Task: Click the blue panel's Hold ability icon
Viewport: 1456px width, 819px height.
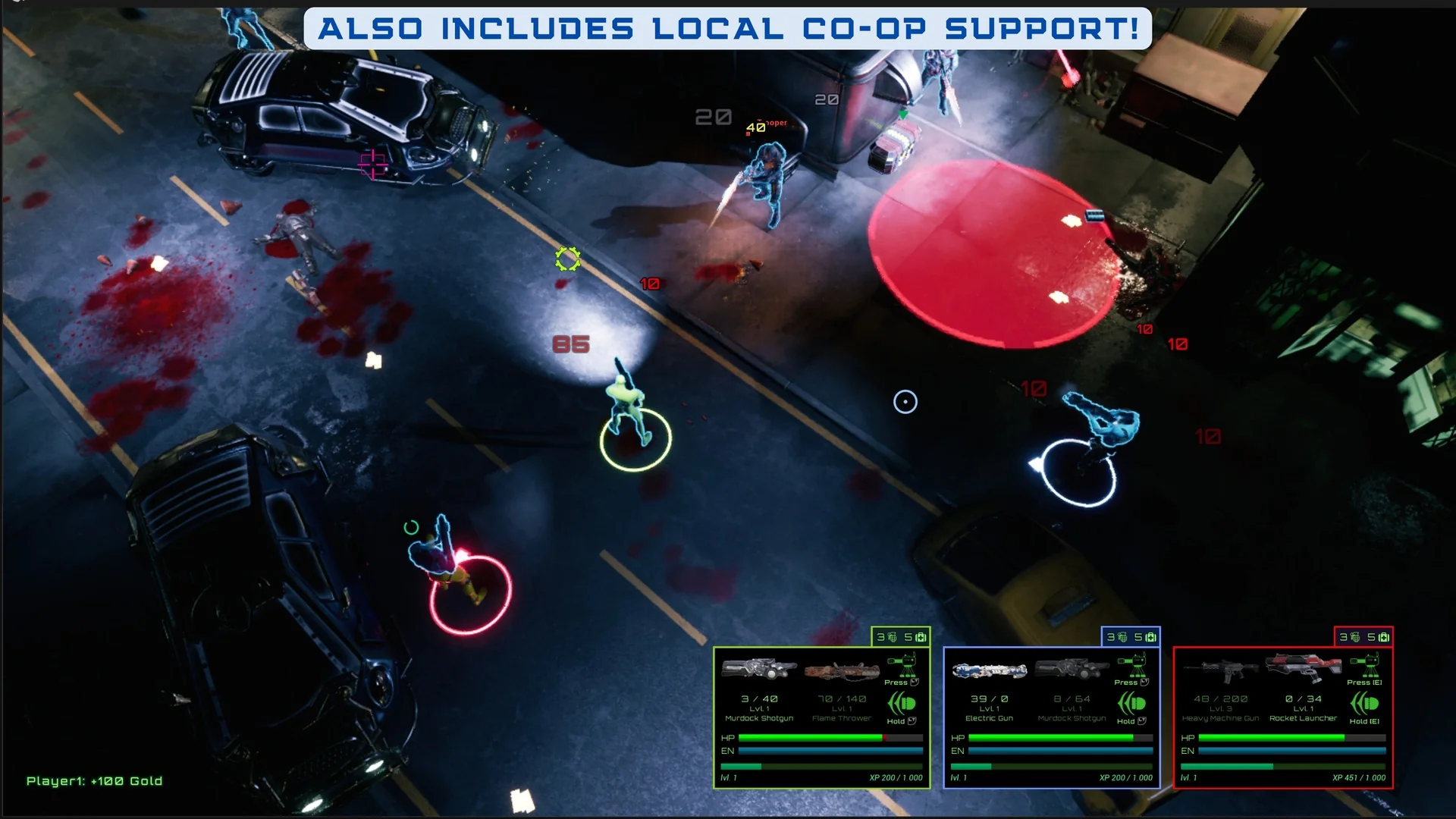Action: (1131, 704)
